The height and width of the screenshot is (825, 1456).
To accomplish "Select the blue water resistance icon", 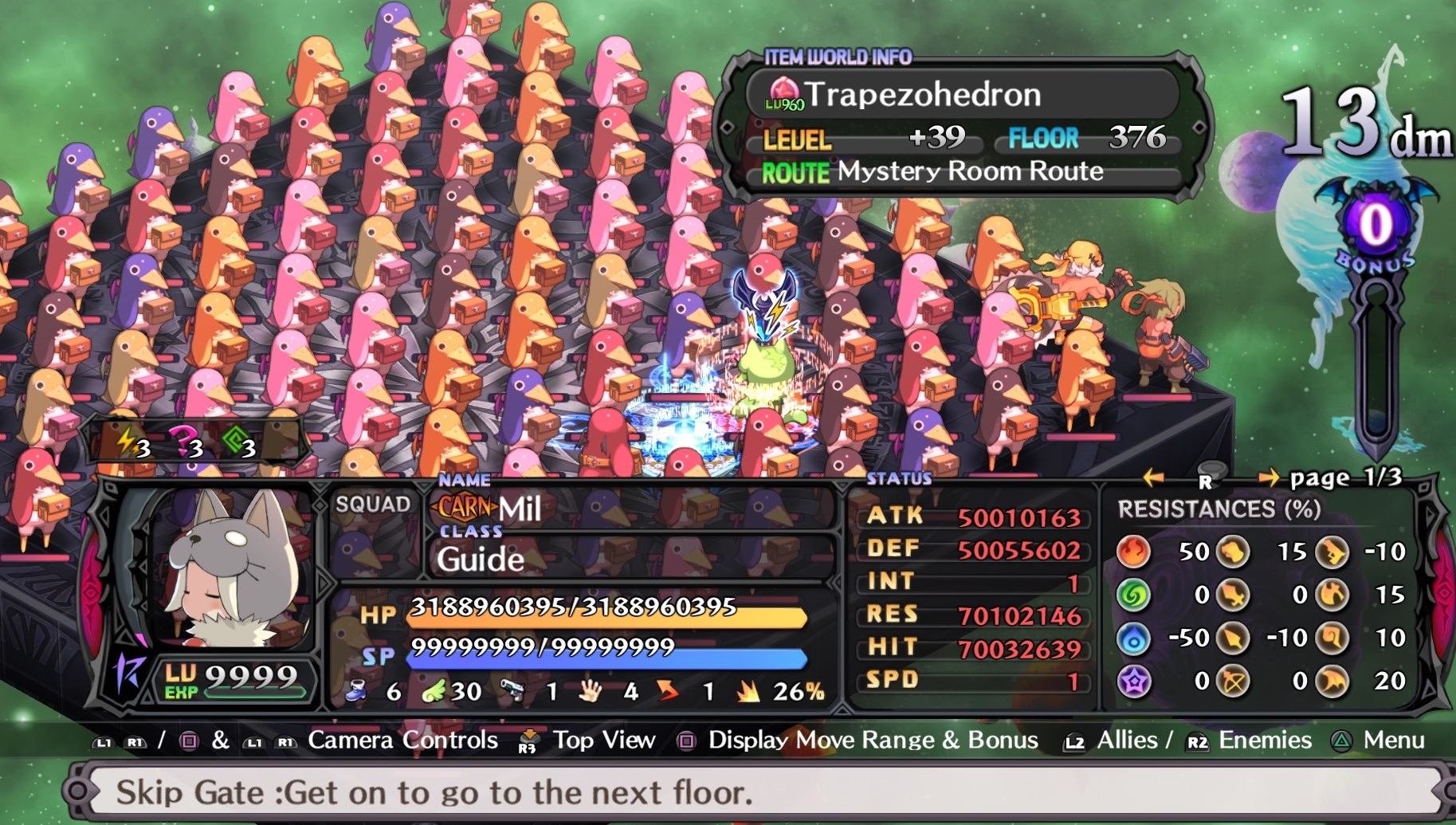I will click(1132, 638).
